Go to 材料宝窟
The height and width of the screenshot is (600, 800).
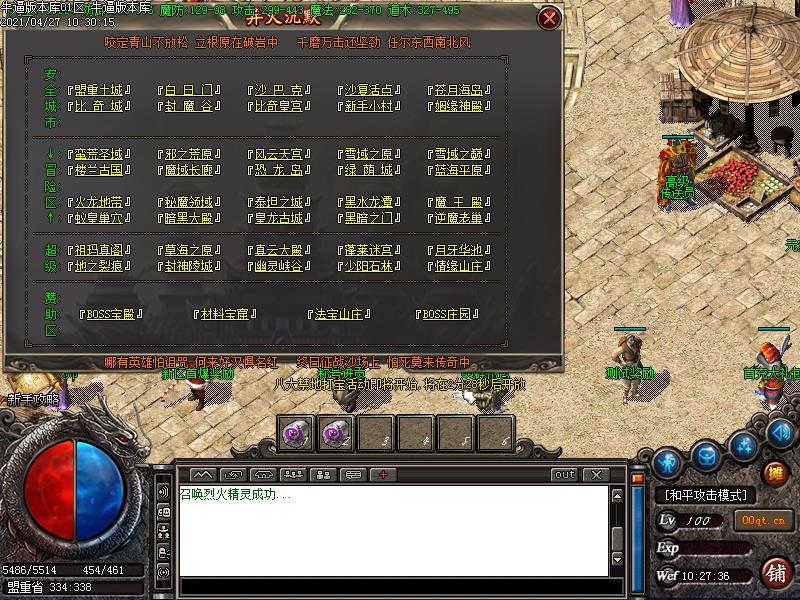coord(229,314)
